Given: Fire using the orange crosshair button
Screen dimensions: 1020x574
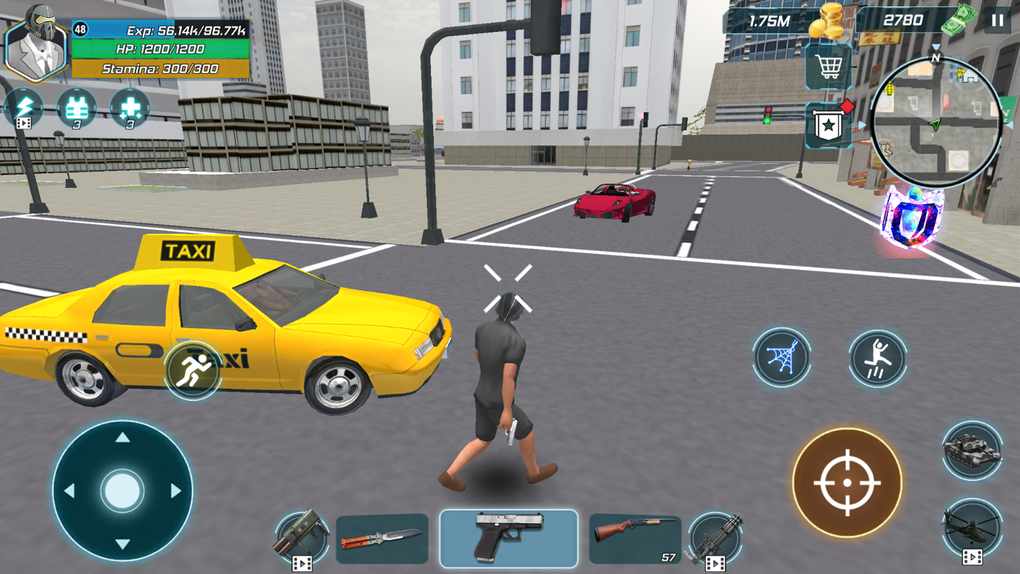Looking at the screenshot, I should coord(847,482).
